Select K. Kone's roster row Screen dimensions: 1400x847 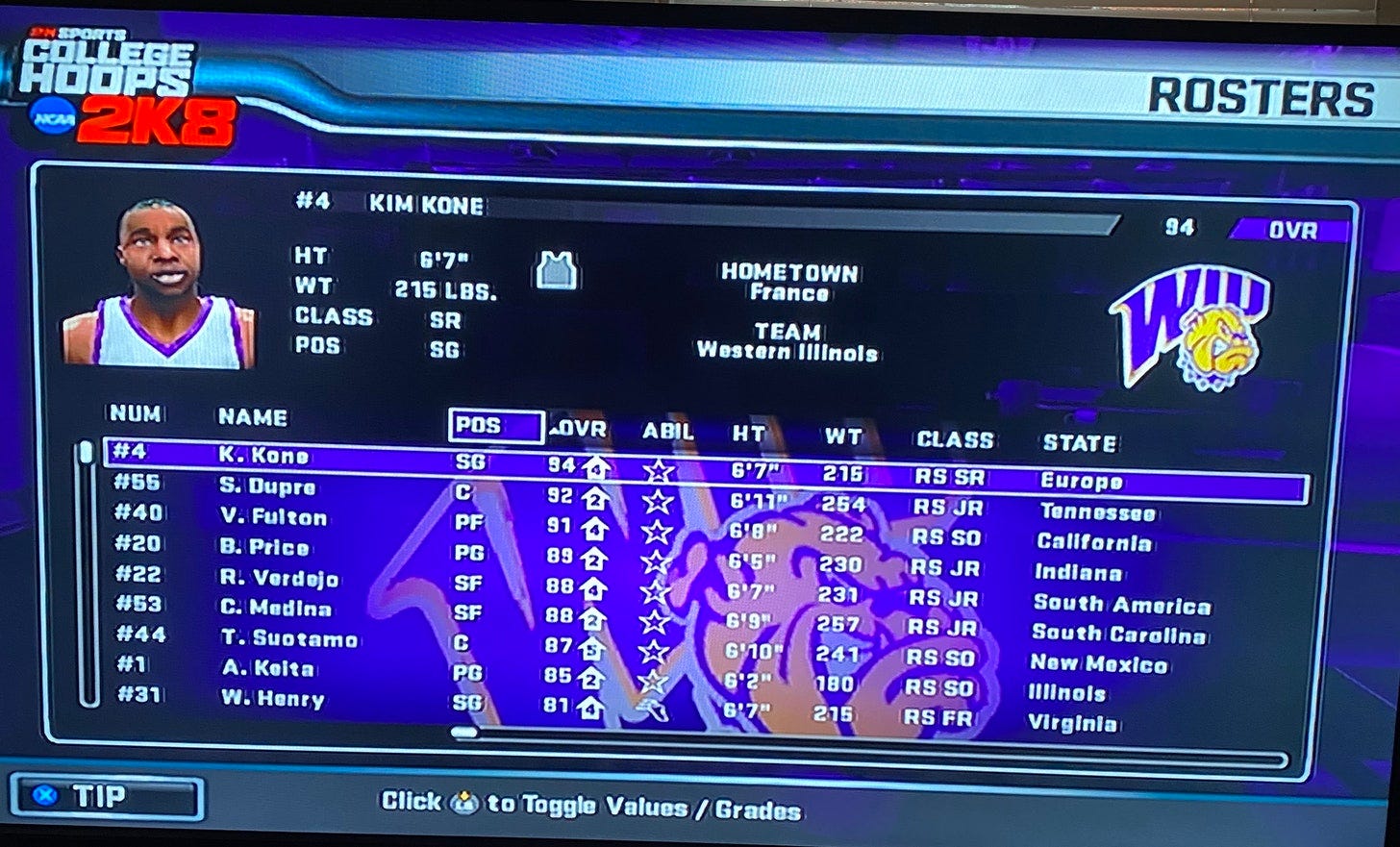[264, 456]
